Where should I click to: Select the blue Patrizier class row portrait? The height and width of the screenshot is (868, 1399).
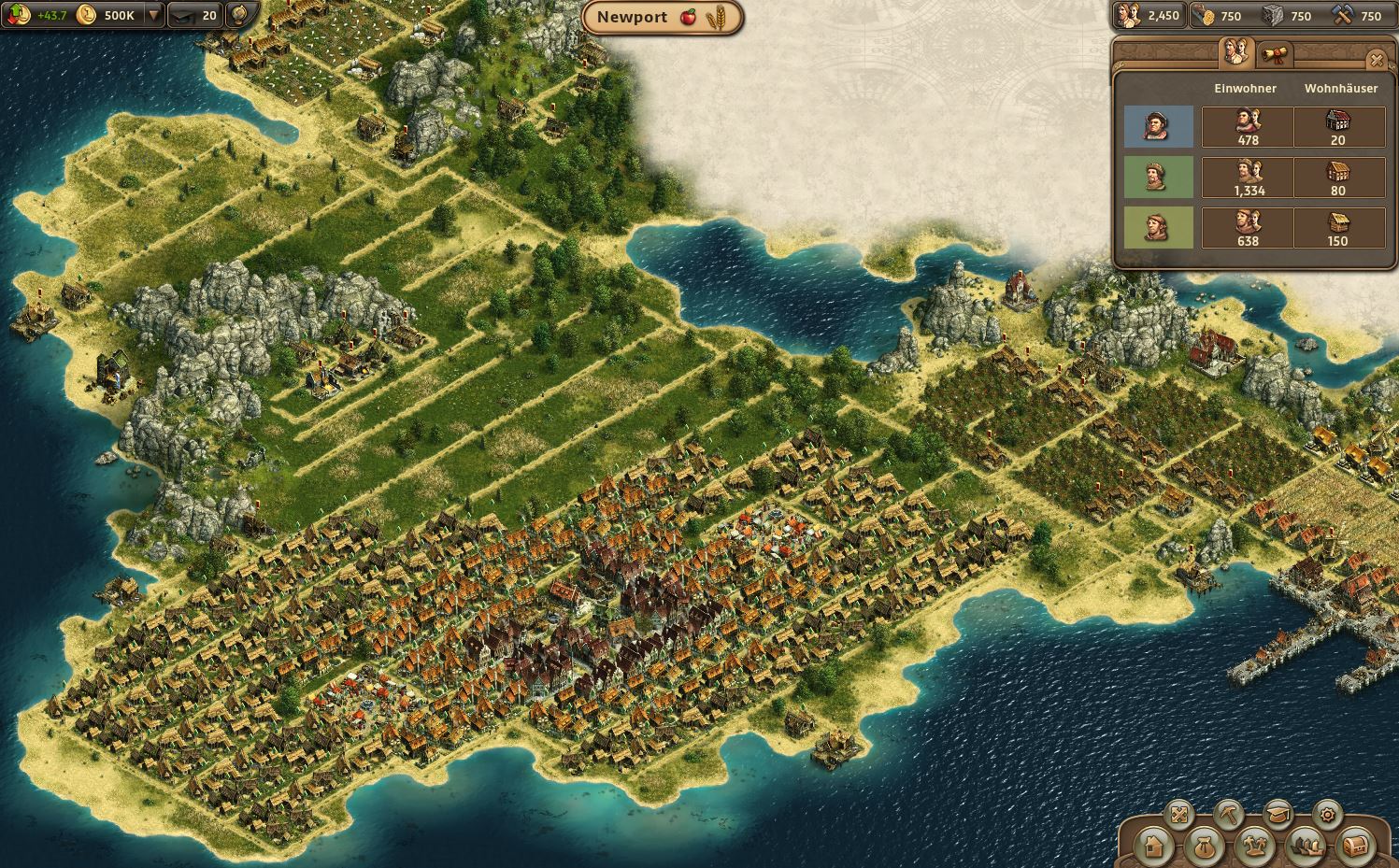1159,127
